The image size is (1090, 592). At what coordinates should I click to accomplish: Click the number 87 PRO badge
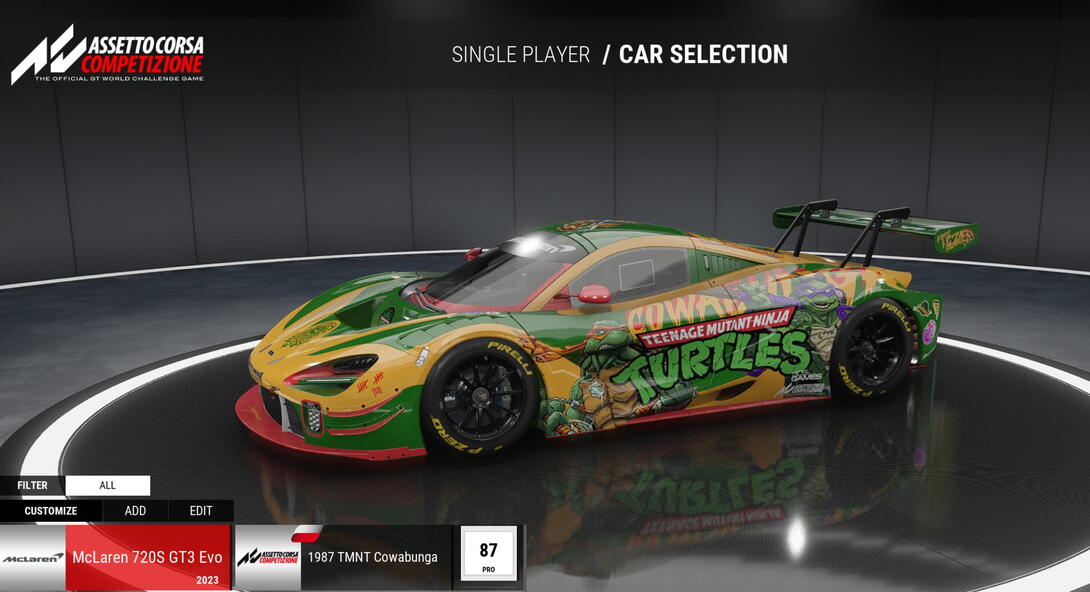pyautogui.click(x=488, y=554)
